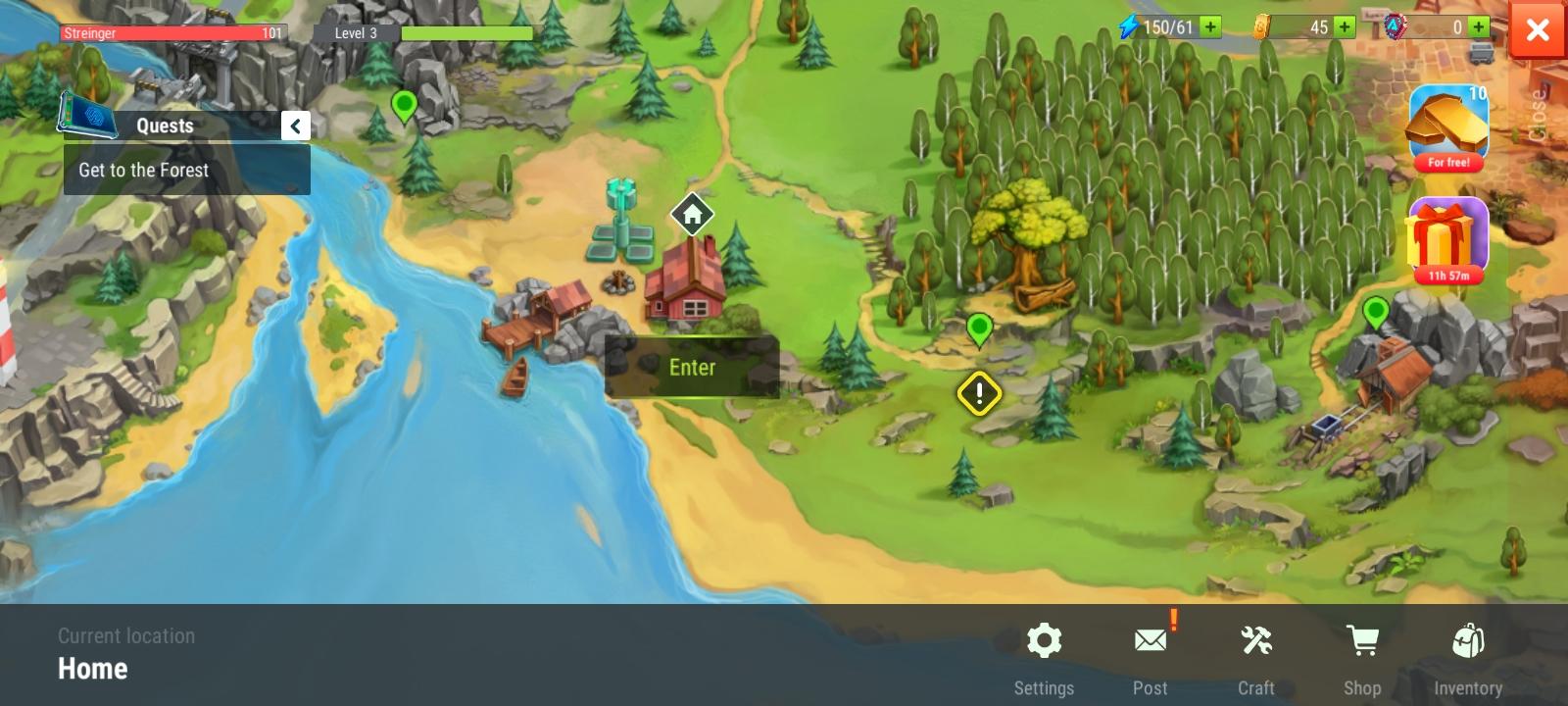Tap the home marker above the red house

[x=692, y=214]
